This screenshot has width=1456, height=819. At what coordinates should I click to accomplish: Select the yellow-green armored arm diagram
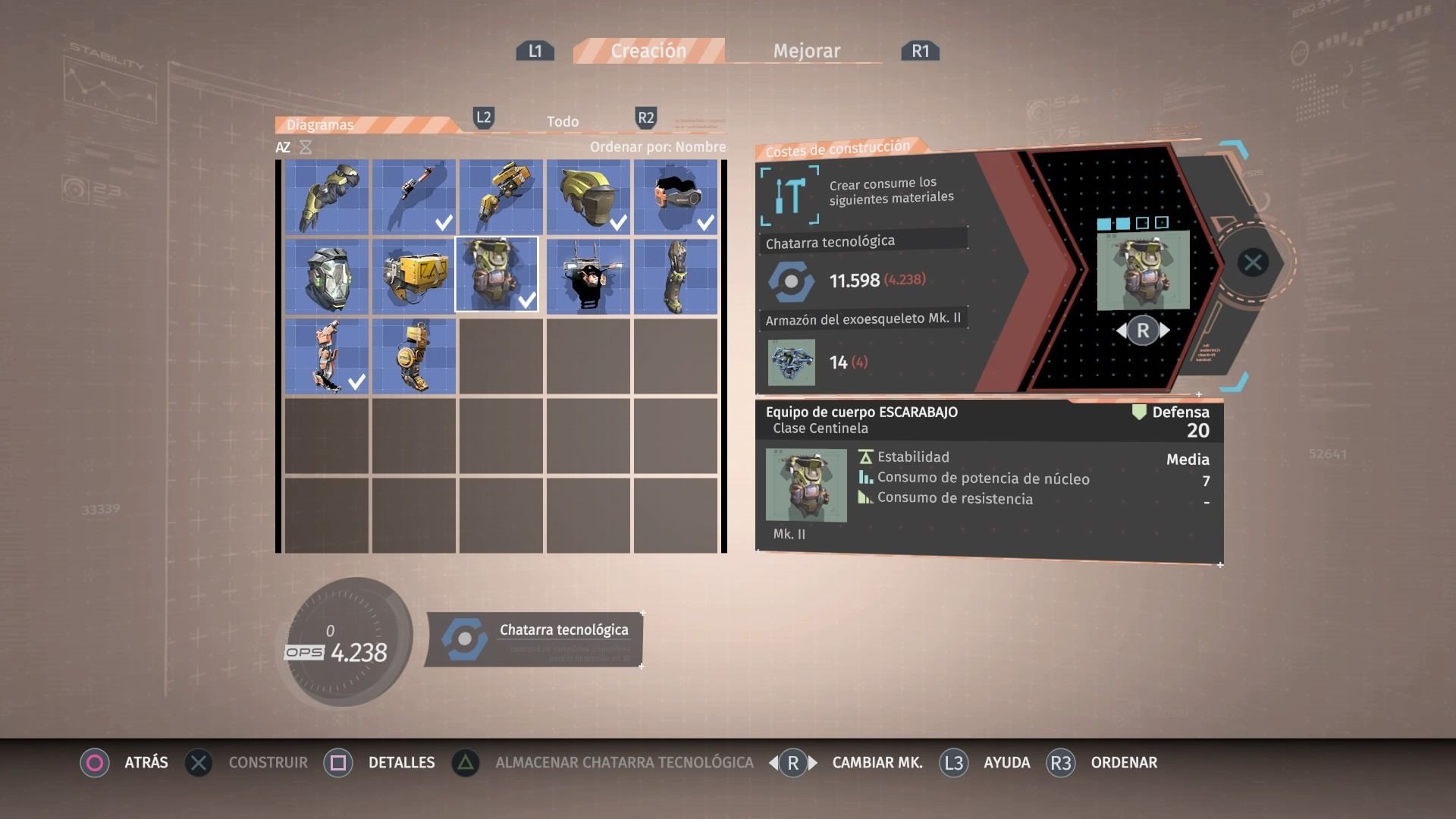pyautogui.click(x=327, y=196)
